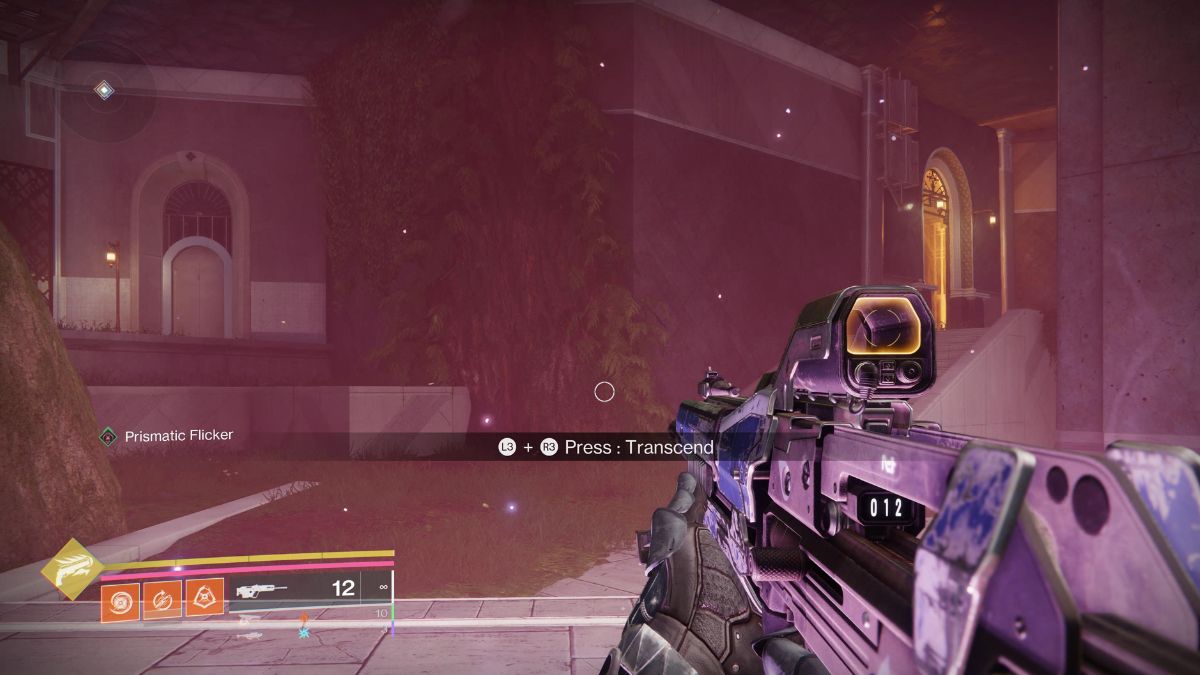The image size is (1200, 675).
Task: Use the orange hooded class ability icon
Action: [x=204, y=599]
